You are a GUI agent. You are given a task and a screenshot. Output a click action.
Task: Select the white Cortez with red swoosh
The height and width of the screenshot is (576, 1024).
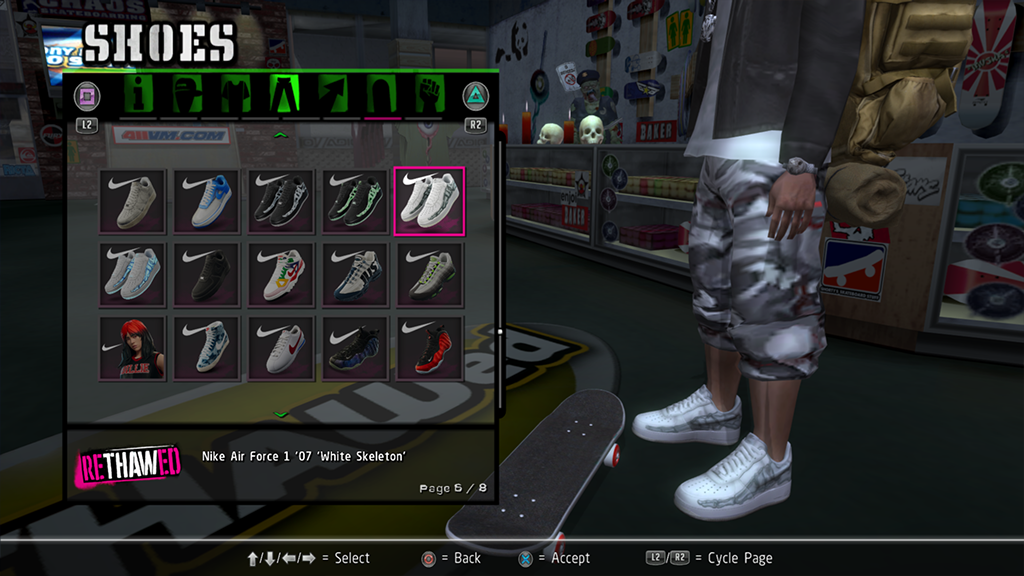tap(282, 348)
